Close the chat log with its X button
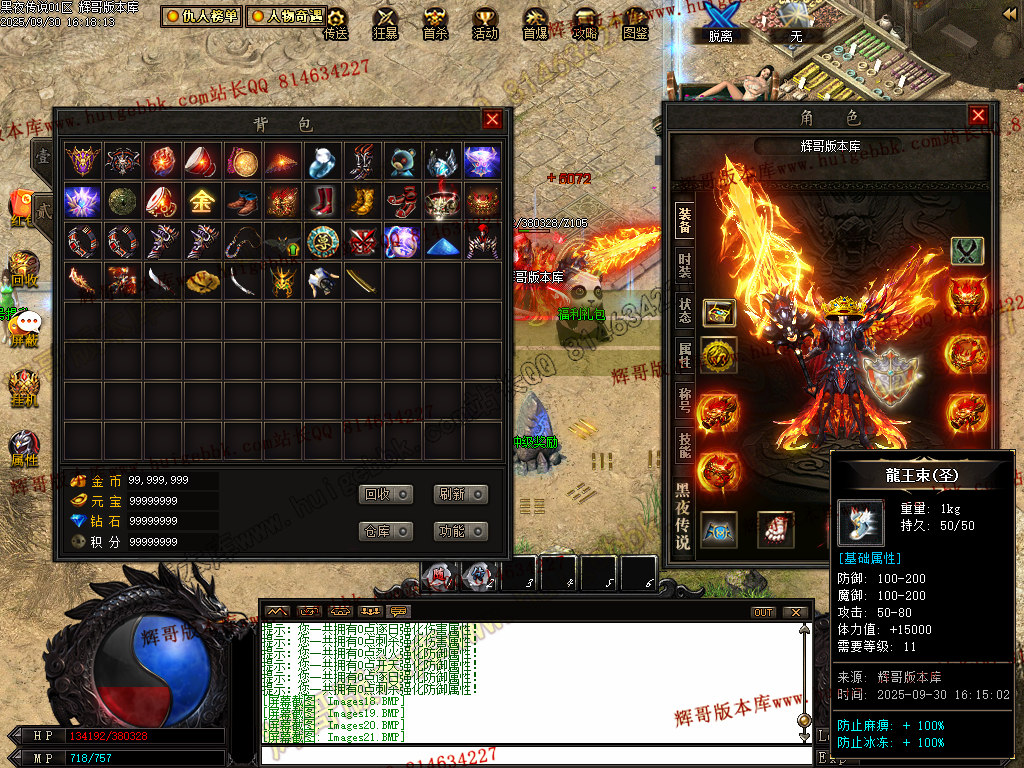The width and height of the screenshot is (1024, 768). (x=795, y=612)
